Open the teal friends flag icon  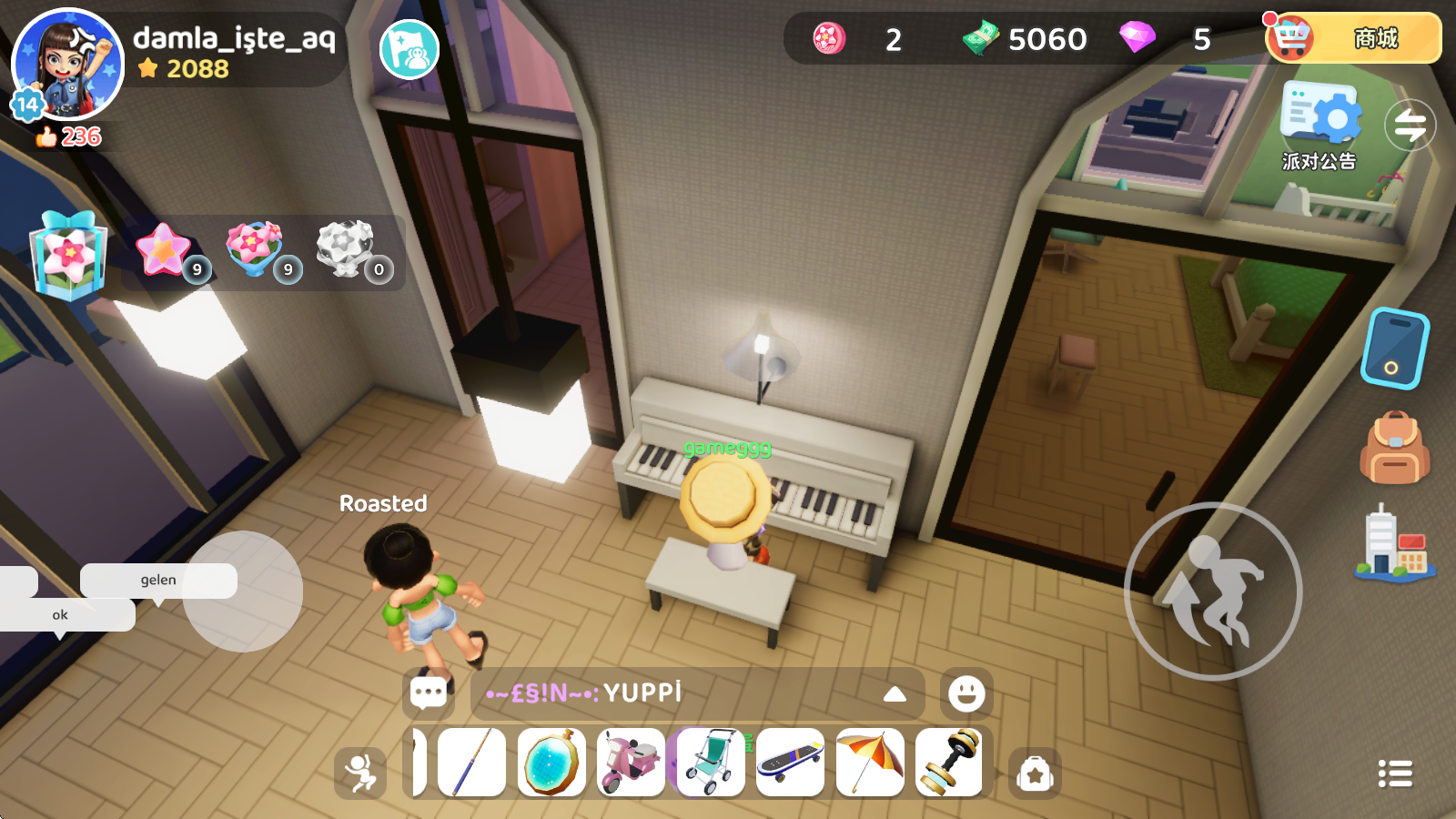pyautogui.click(x=409, y=50)
